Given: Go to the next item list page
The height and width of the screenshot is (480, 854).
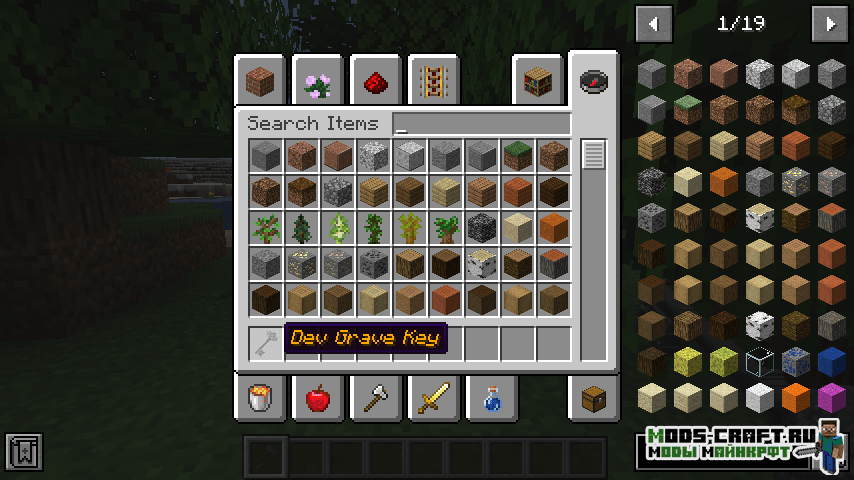Looking at the screenshot, I should (829, 23).
